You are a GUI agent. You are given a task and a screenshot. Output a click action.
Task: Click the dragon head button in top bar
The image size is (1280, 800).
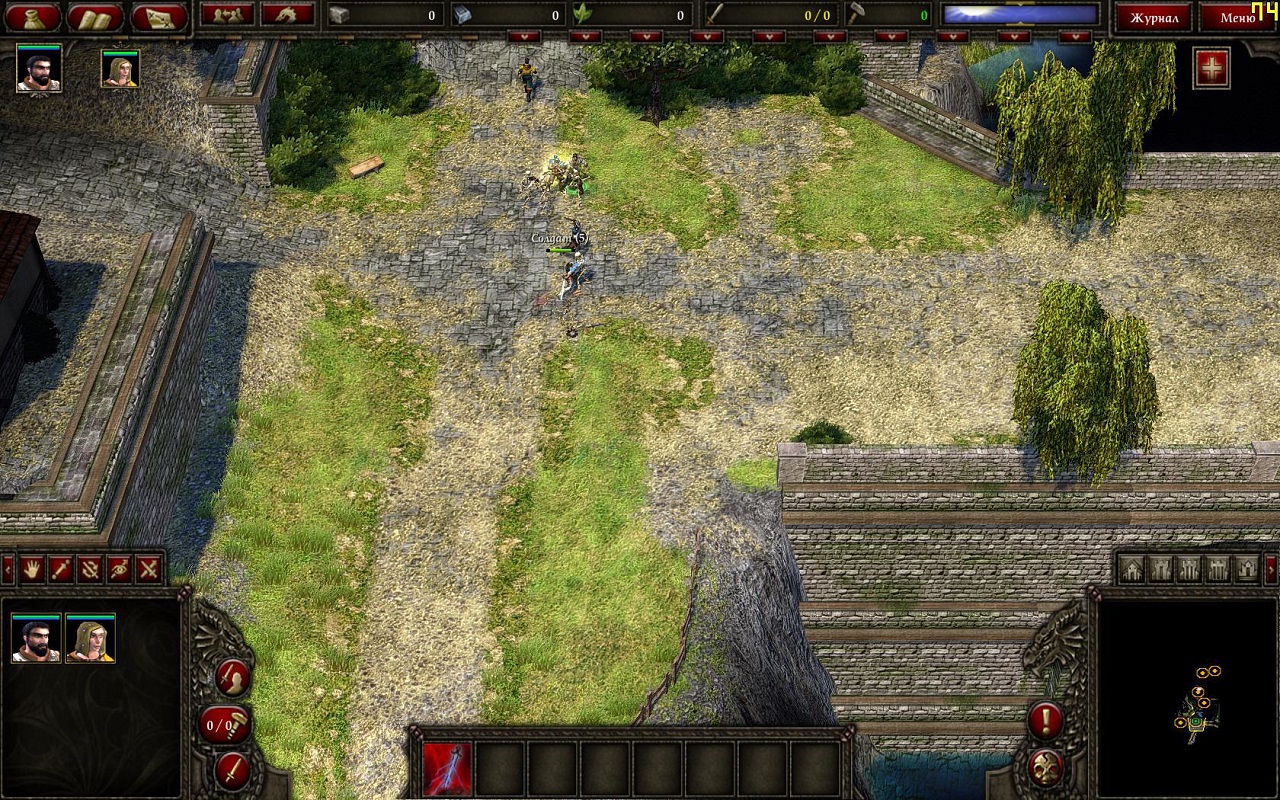tap(287, 14)
